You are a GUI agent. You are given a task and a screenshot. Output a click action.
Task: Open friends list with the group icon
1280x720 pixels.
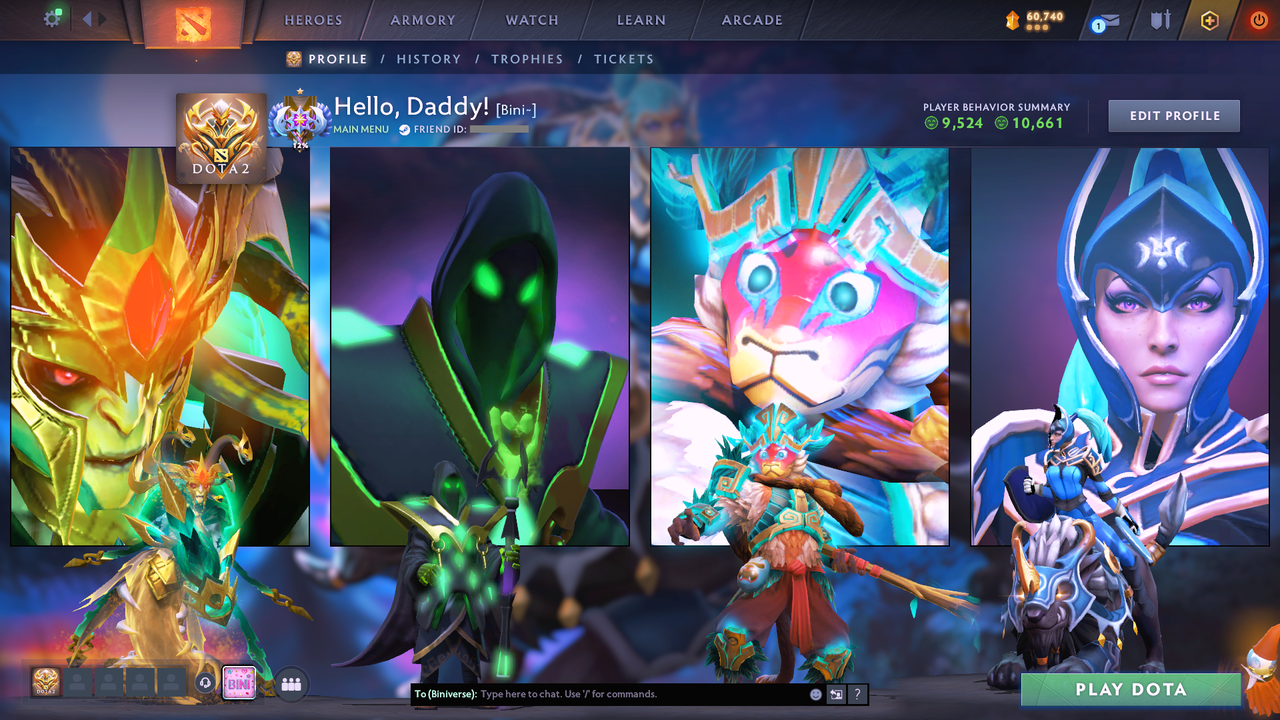290,682
